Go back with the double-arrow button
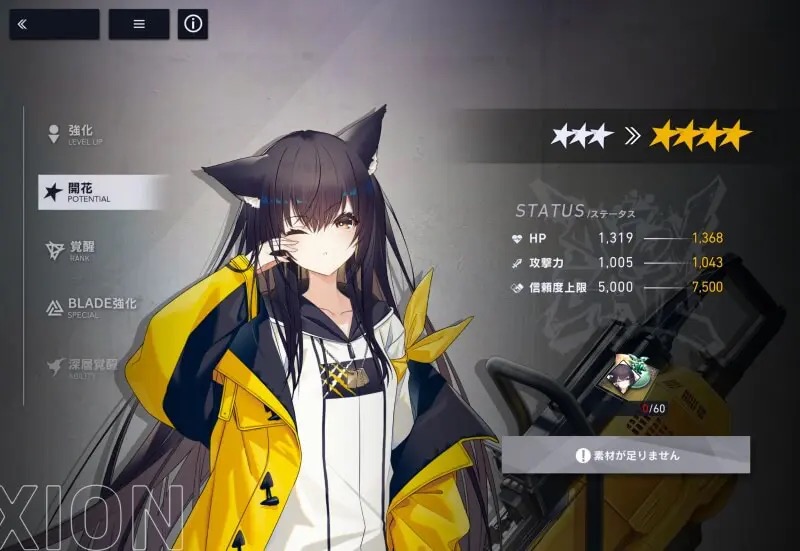 [54, 25]
